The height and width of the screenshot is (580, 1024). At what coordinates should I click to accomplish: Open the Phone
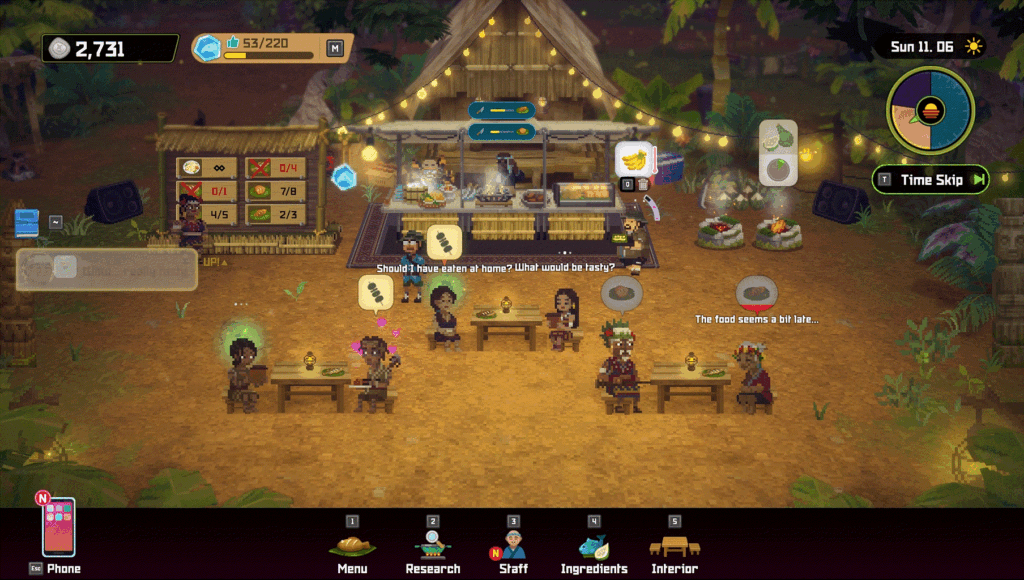(x=58, y=528)
